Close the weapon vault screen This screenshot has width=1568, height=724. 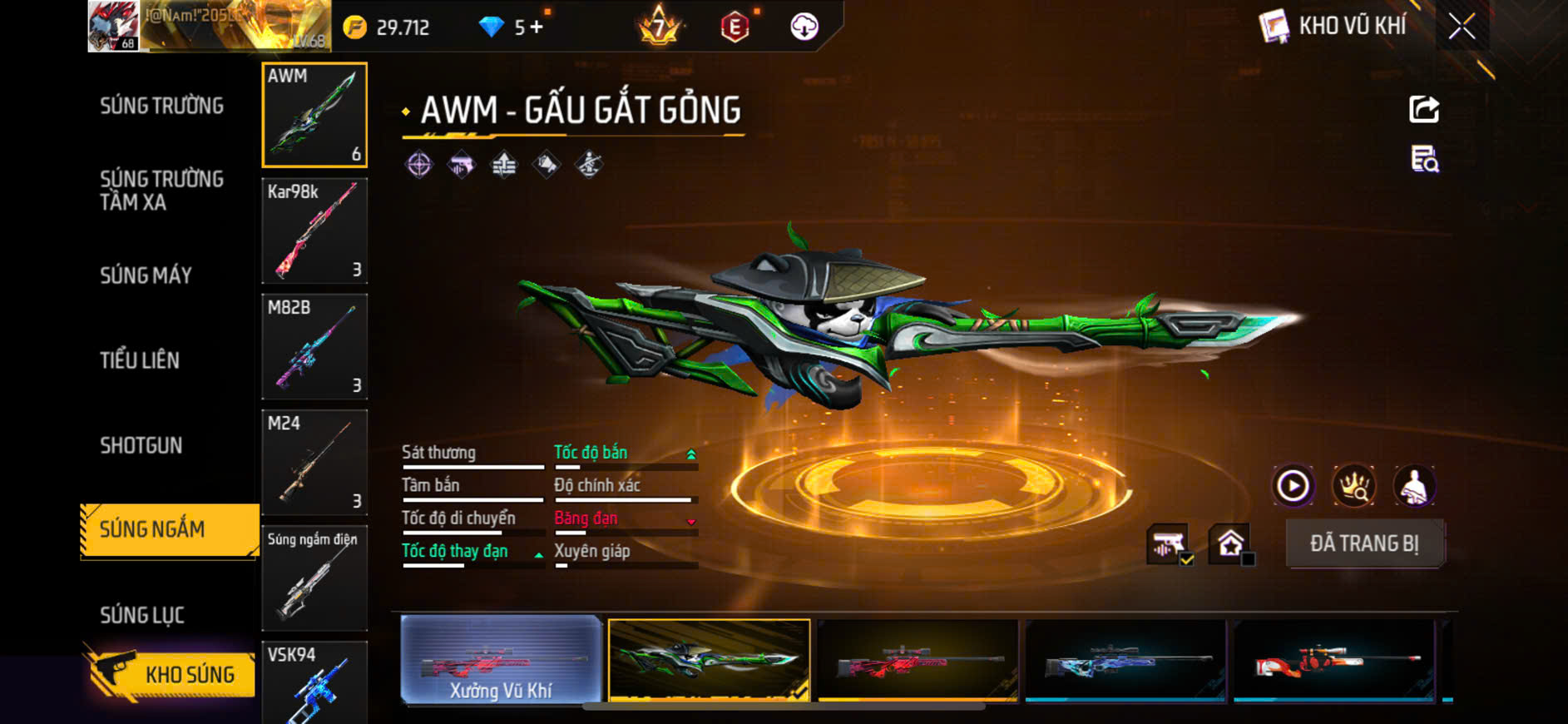[1462, 27]
